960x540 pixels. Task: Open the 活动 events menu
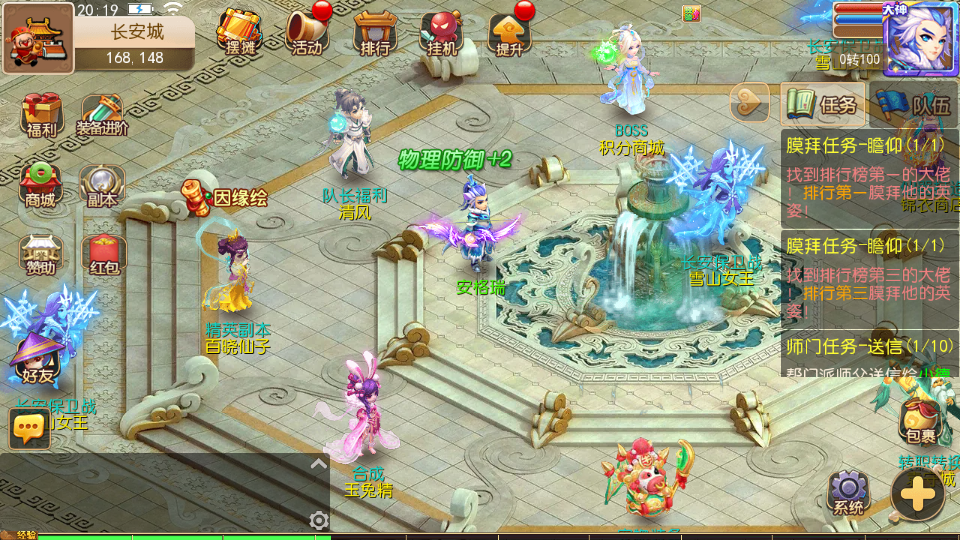[307, 33]
